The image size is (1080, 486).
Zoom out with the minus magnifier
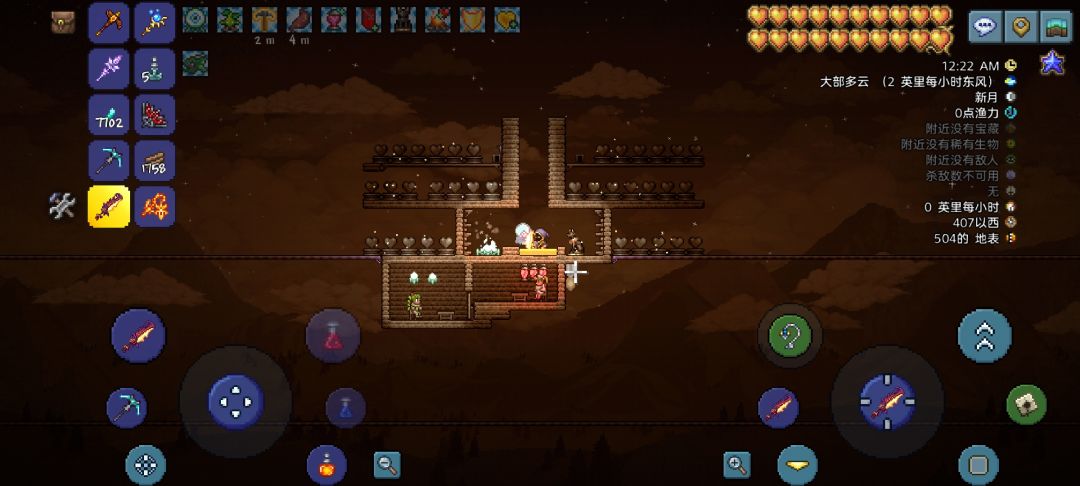387,464
